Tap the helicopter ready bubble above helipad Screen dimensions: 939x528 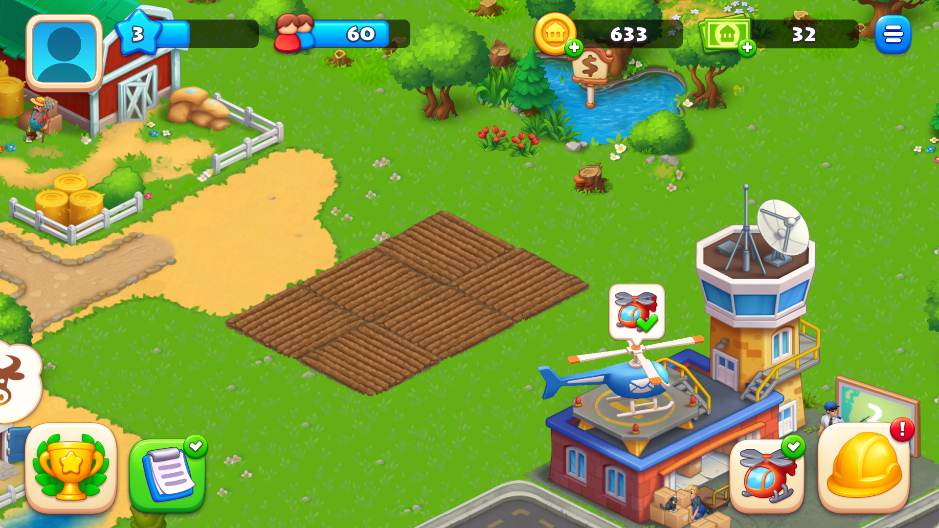(636, 311)
